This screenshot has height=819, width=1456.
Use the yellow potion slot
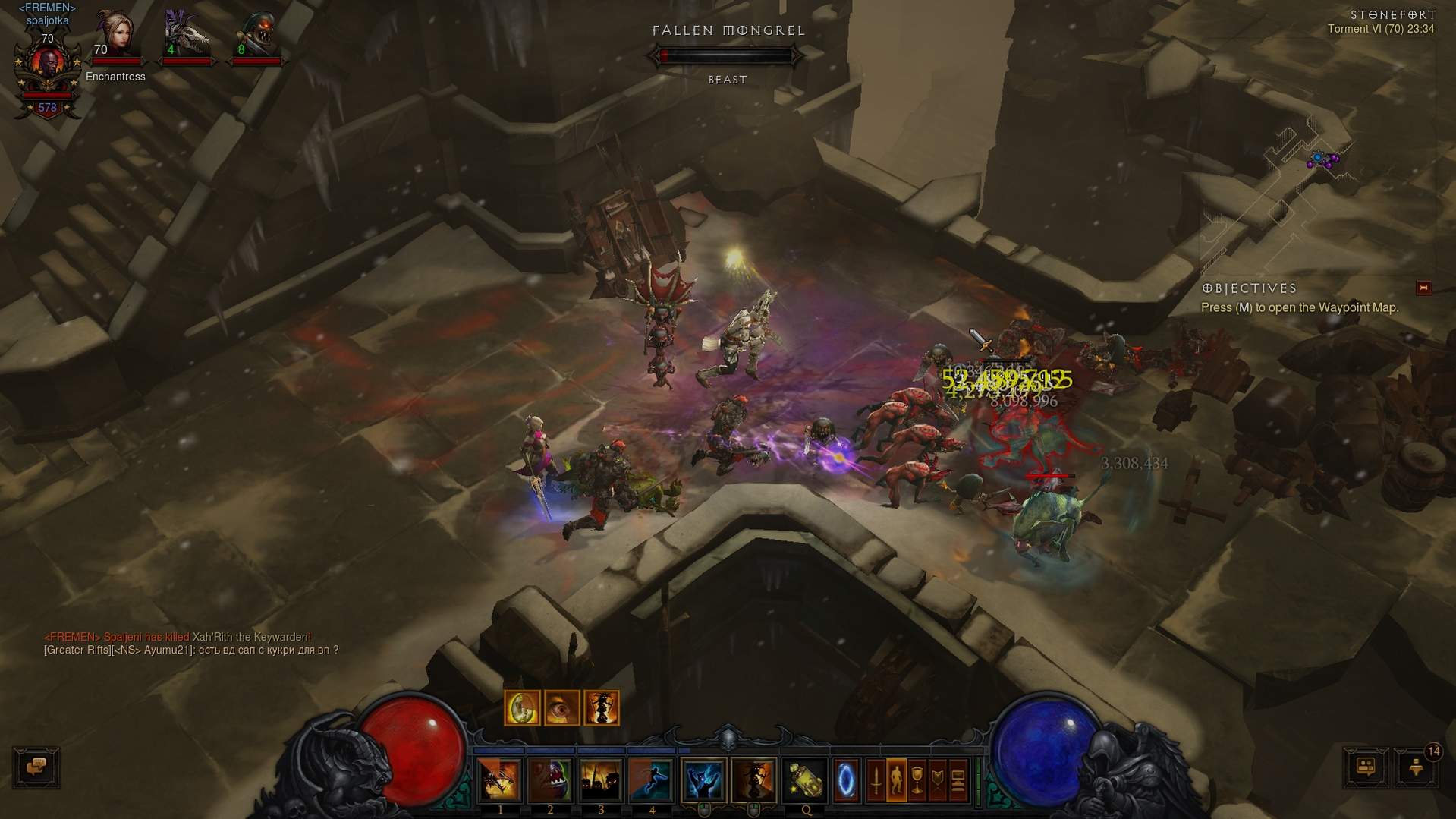805,780
